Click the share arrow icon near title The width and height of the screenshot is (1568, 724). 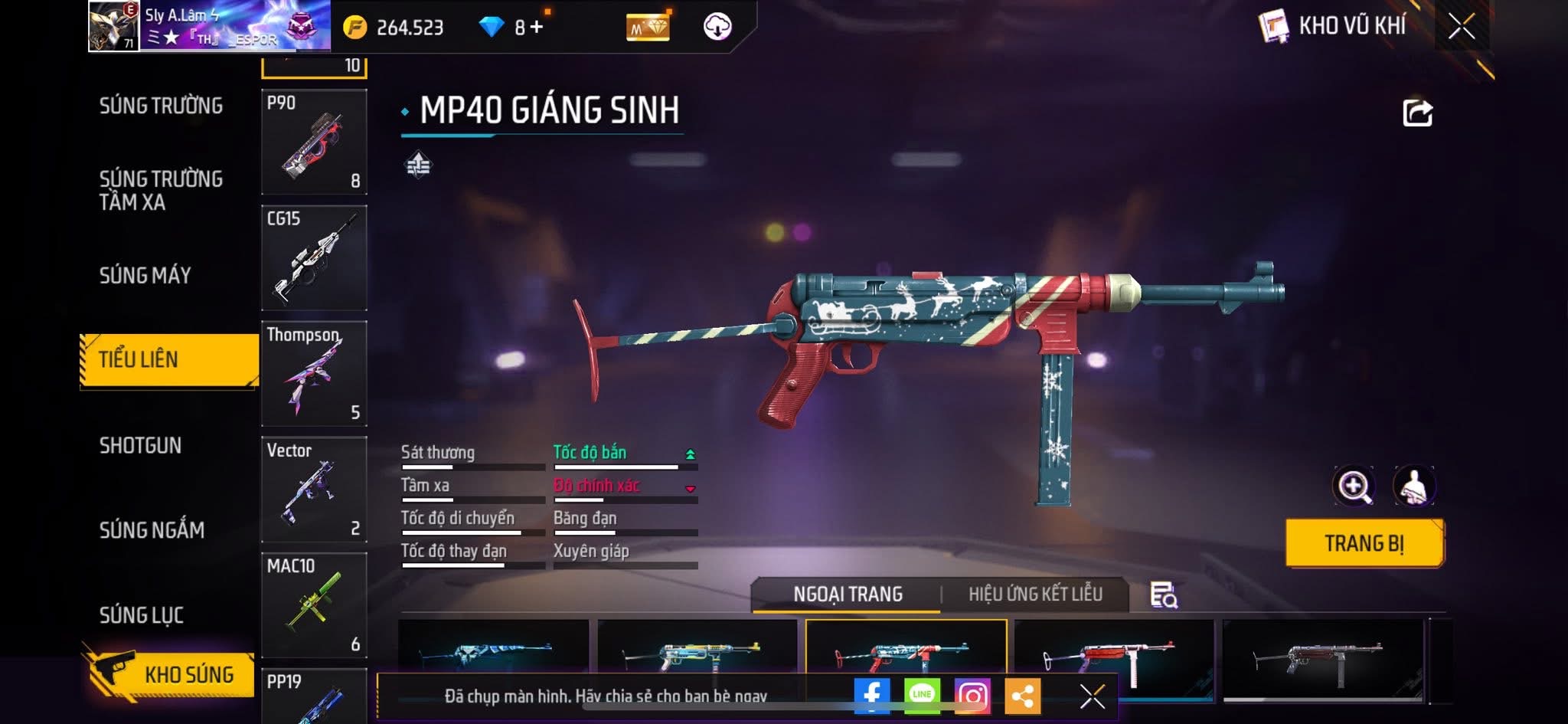[x=1417, y=113]
